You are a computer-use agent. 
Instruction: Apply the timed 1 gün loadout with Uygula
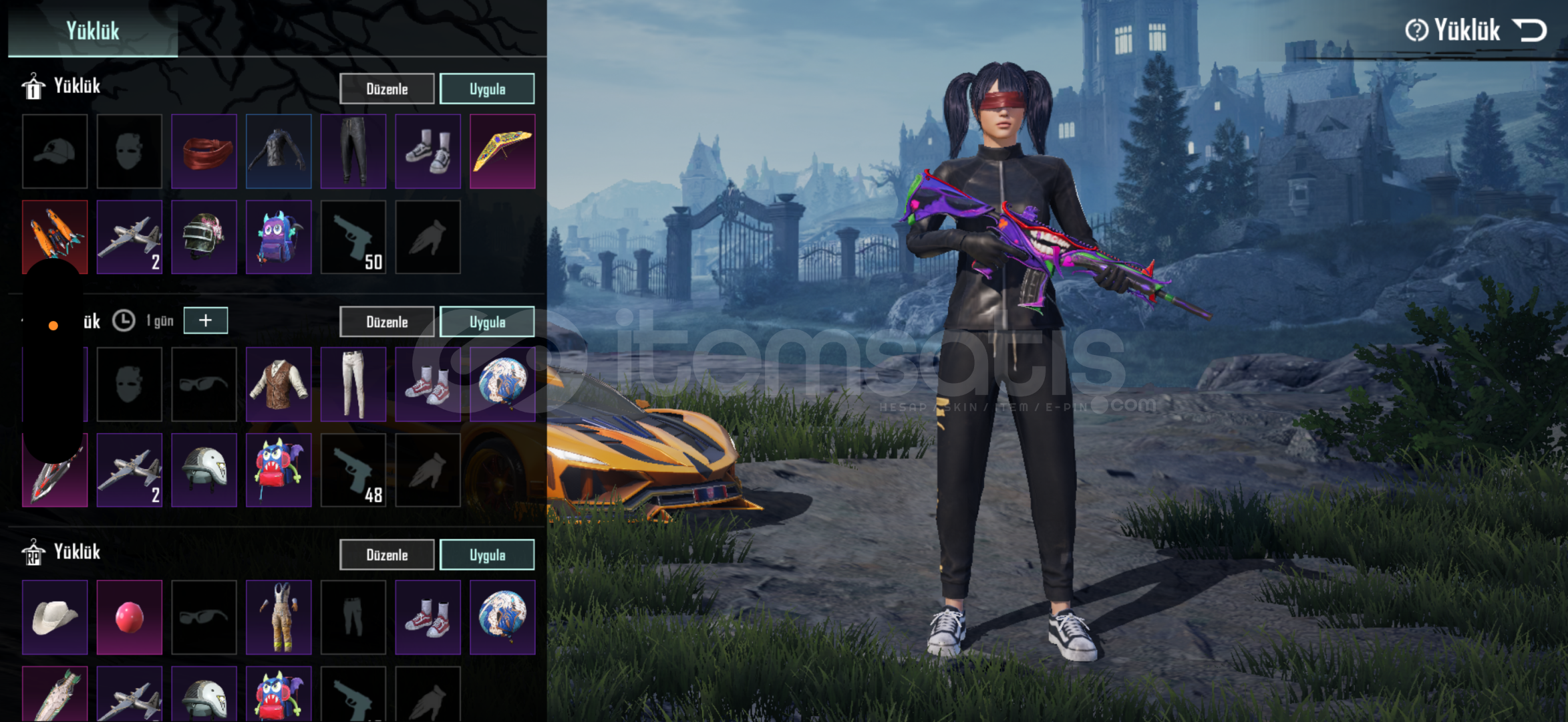pos(487,322)
